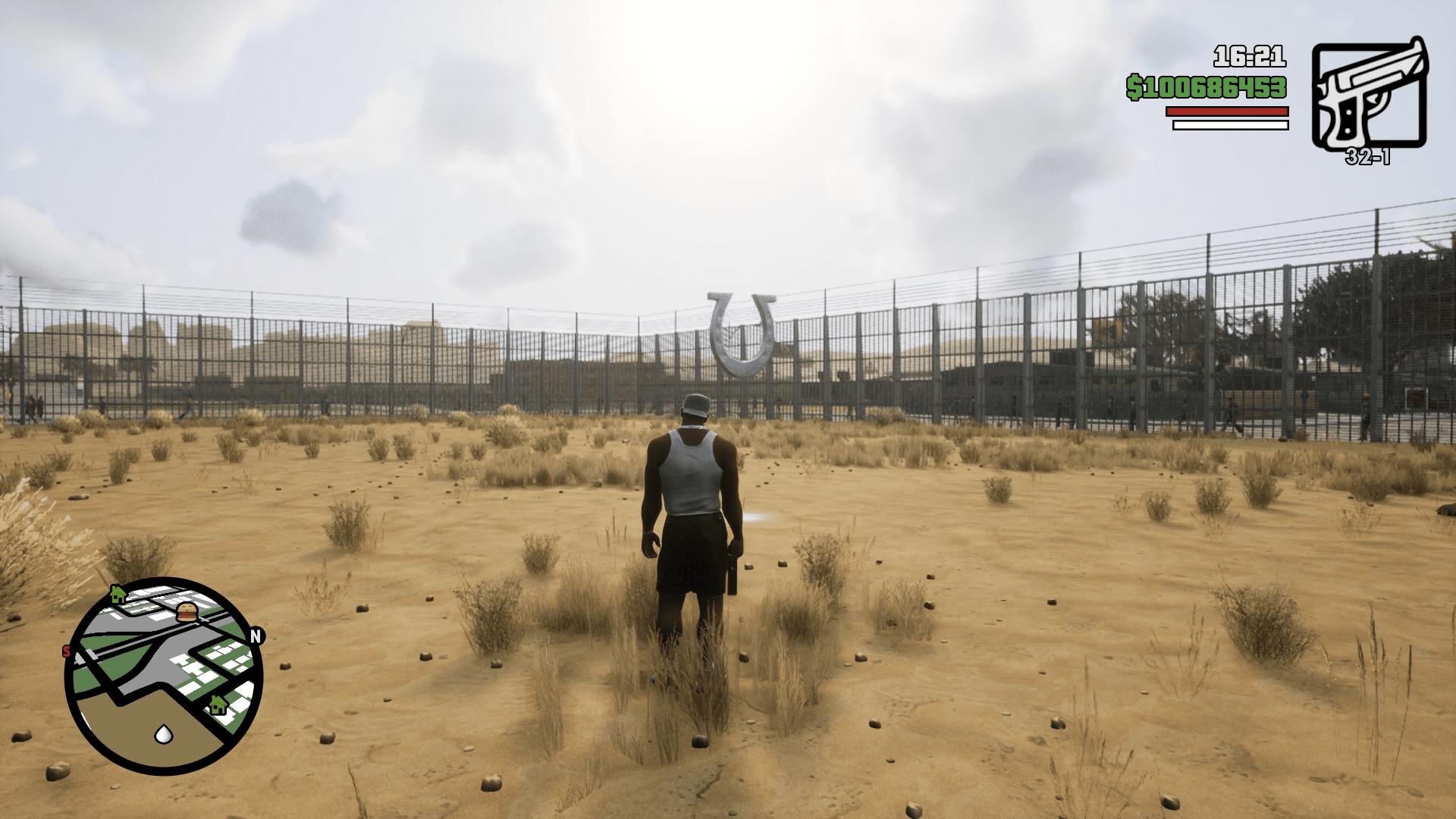The width and height of the screenshot is (1456, 819).
Task: Click the red S marker on the radar border
Action: (67, 649)
